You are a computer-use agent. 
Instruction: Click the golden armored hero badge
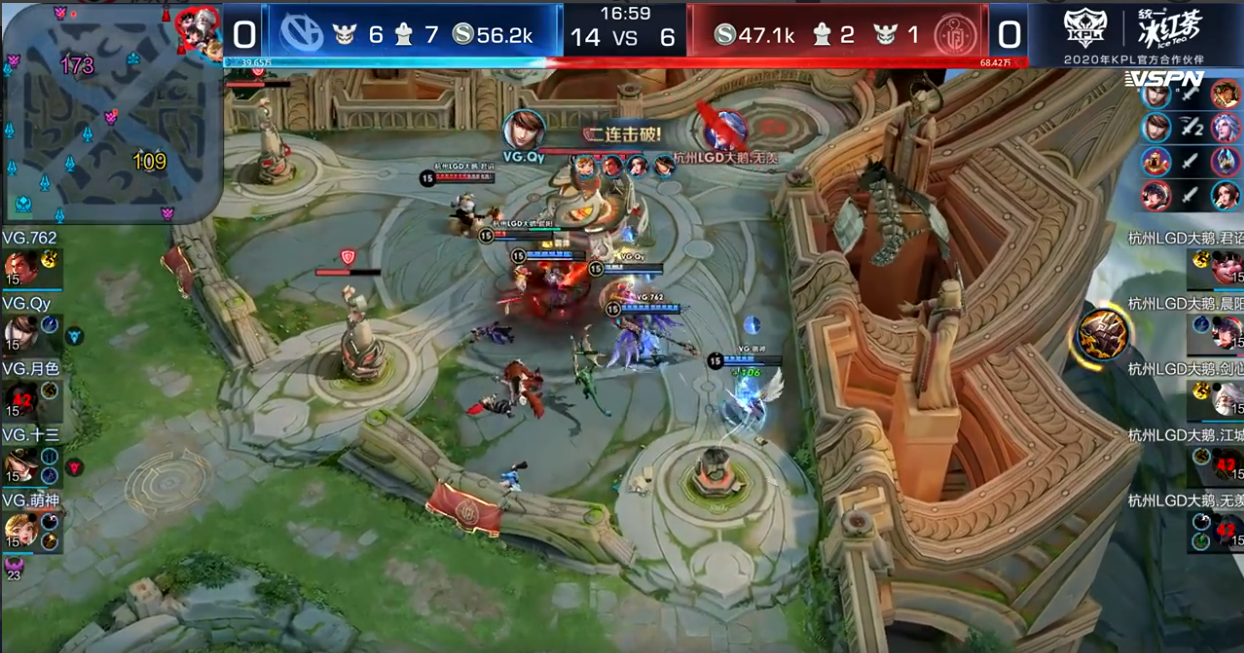coord(1103,335)
